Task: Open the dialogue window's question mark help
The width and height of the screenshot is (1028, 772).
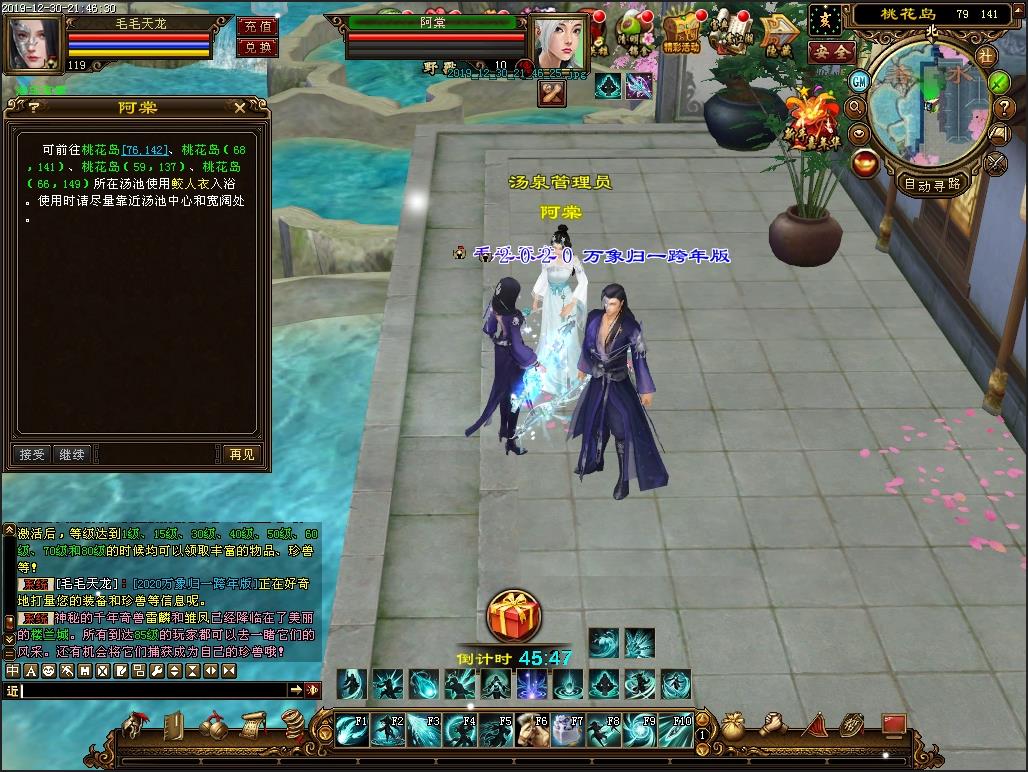Action: coord(34,107)
